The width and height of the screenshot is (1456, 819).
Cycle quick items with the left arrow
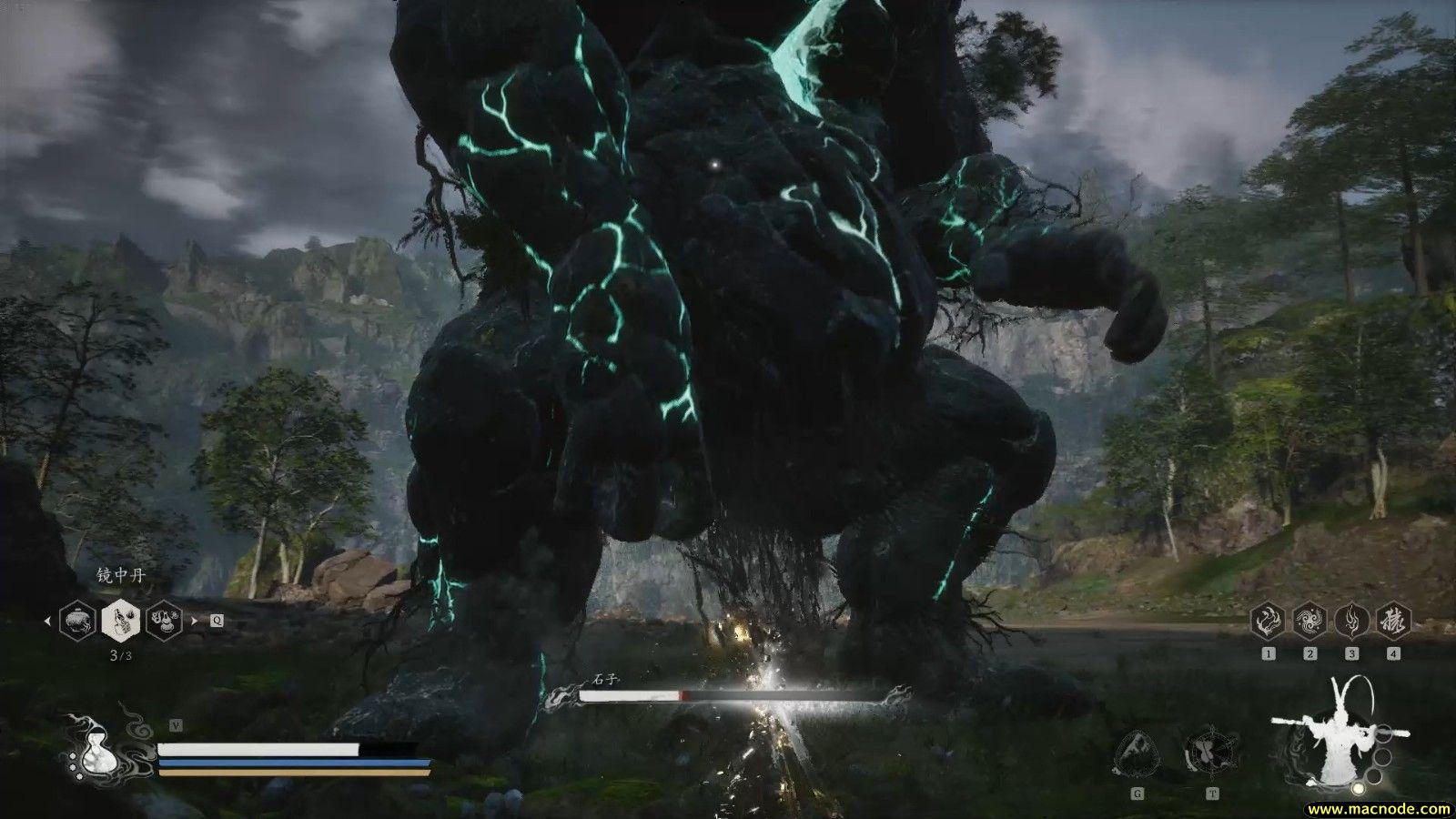tap(48, 622)
